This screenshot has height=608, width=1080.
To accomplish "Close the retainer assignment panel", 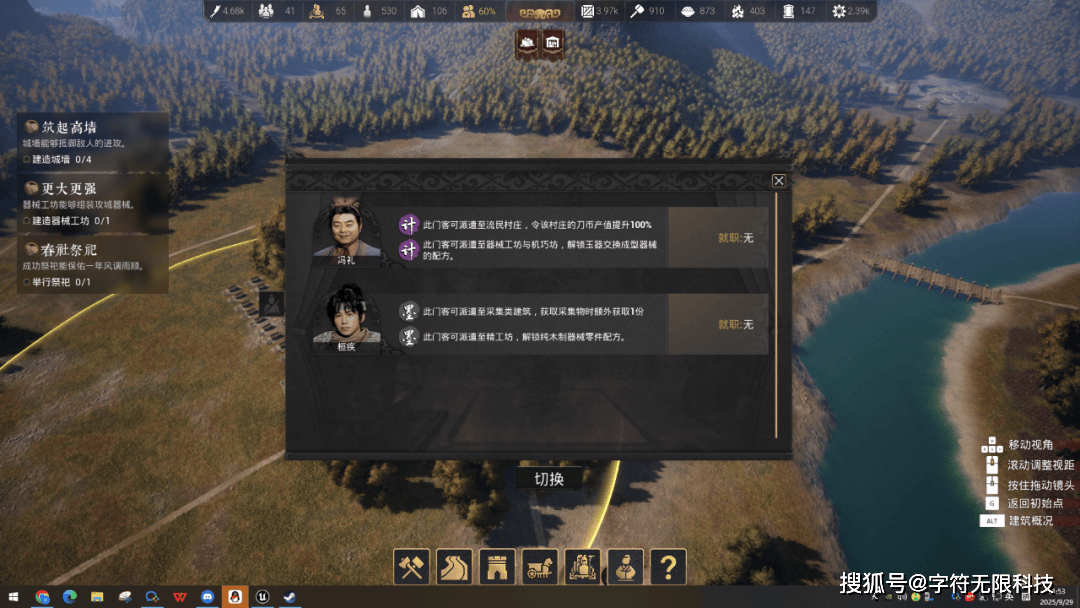I will (779, 181).
